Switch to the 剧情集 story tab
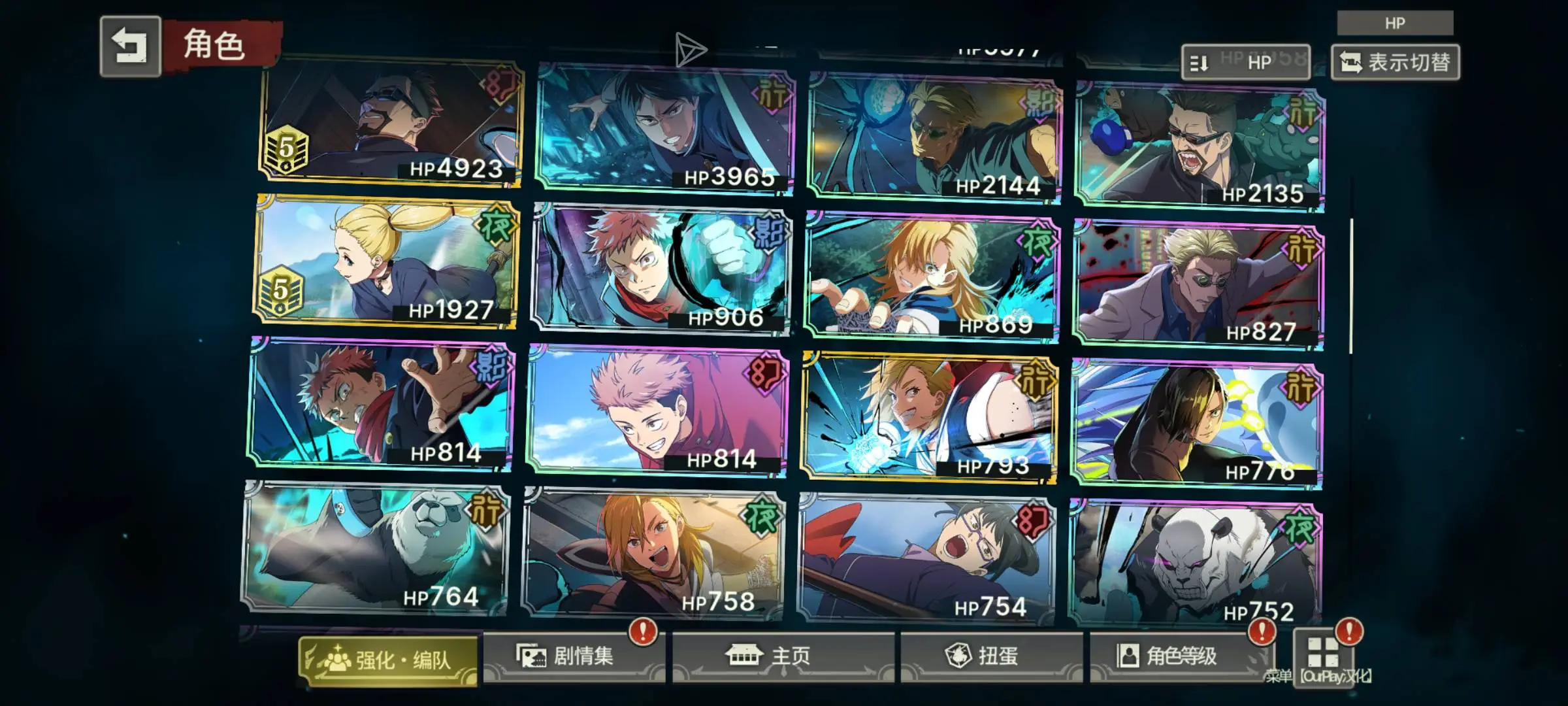 [x=573, y=656]
